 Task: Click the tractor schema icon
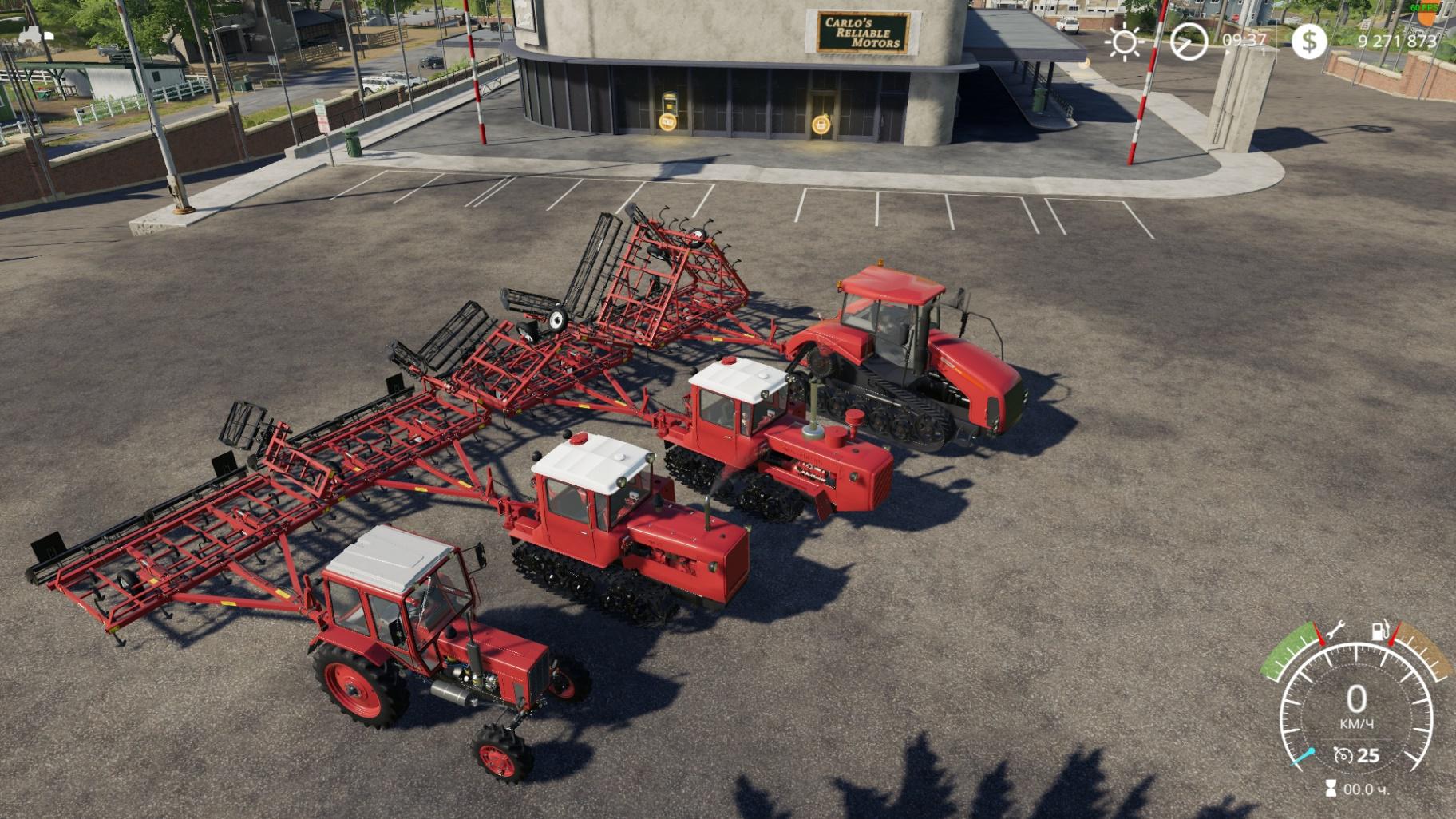pyautogui.click(x=35, y=34)
